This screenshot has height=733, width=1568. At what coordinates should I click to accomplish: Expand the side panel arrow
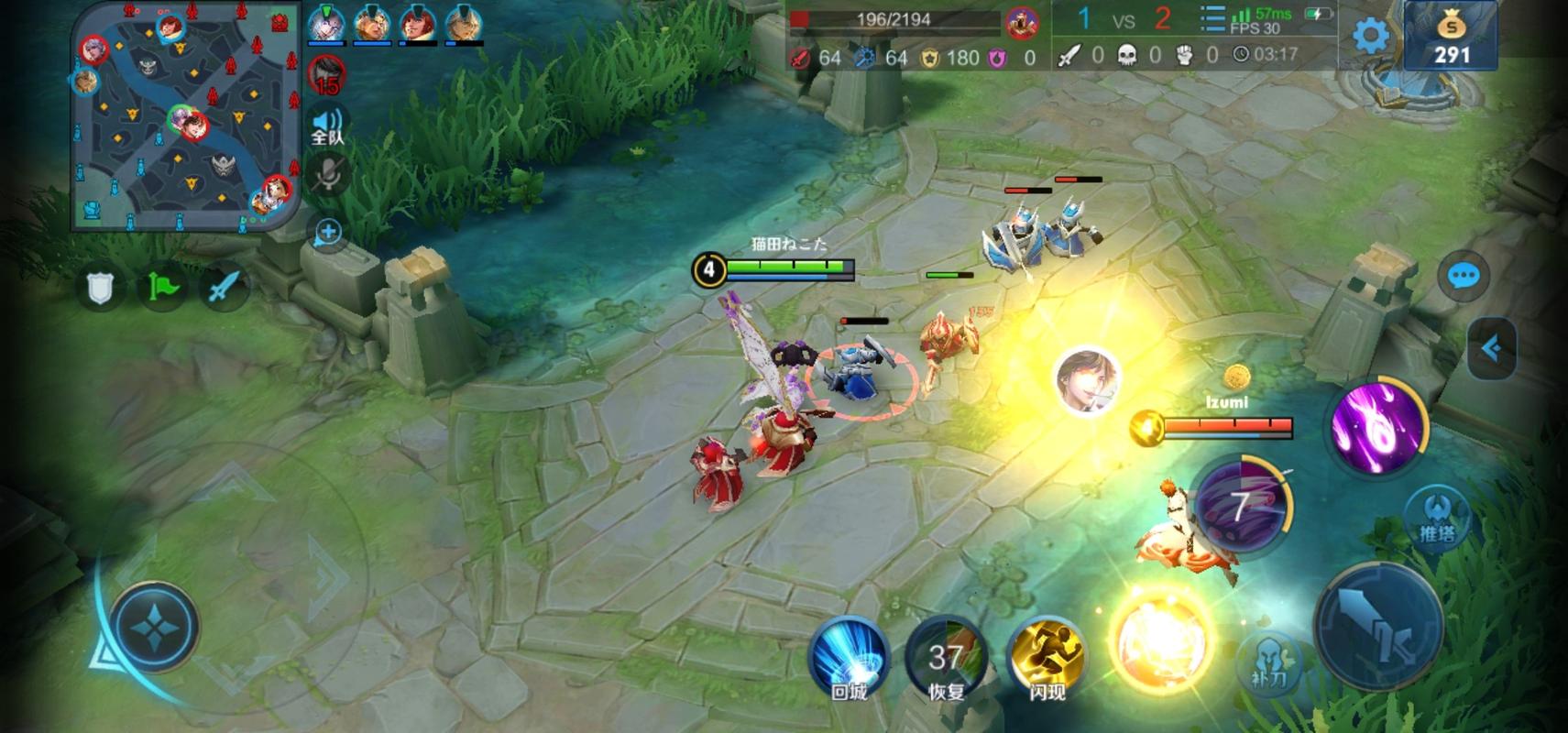(1491, 348)
